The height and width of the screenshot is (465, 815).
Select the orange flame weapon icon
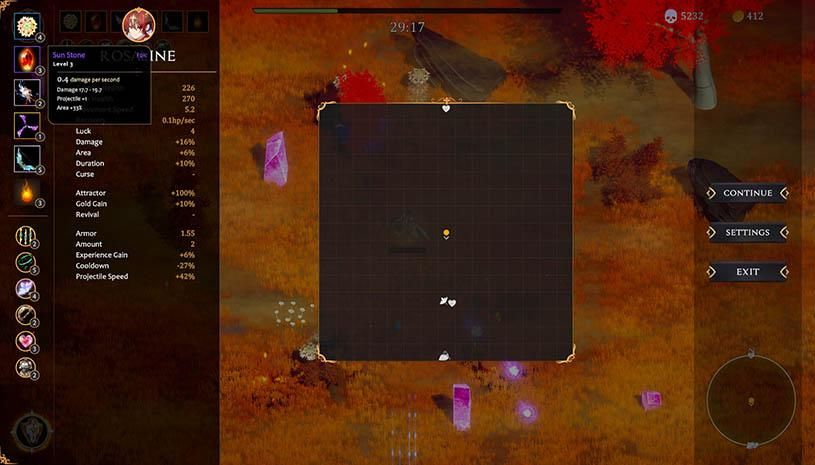[x=26, y=191]
